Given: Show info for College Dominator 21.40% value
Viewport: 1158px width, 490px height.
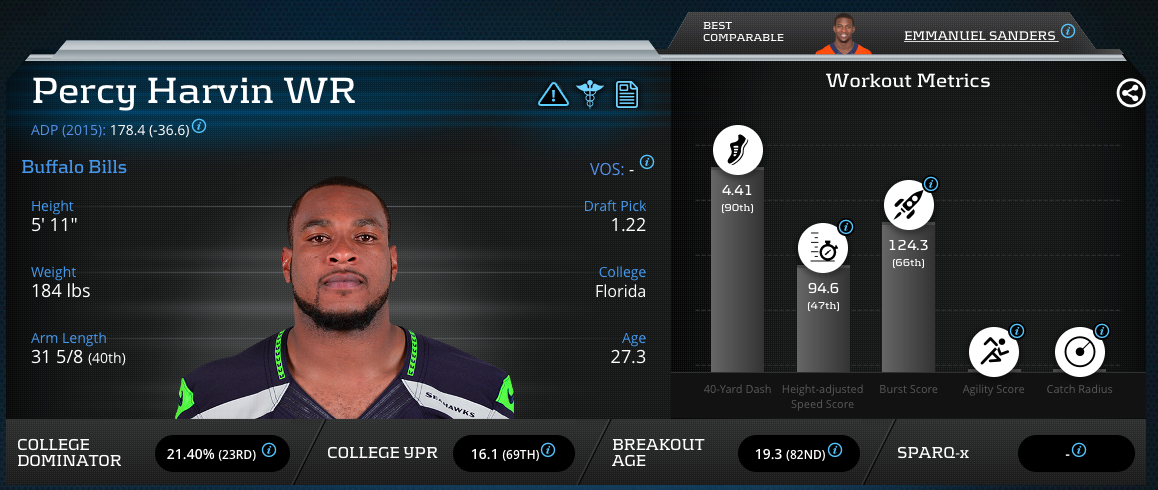Looking at the screenshot, I should point(269,453).
